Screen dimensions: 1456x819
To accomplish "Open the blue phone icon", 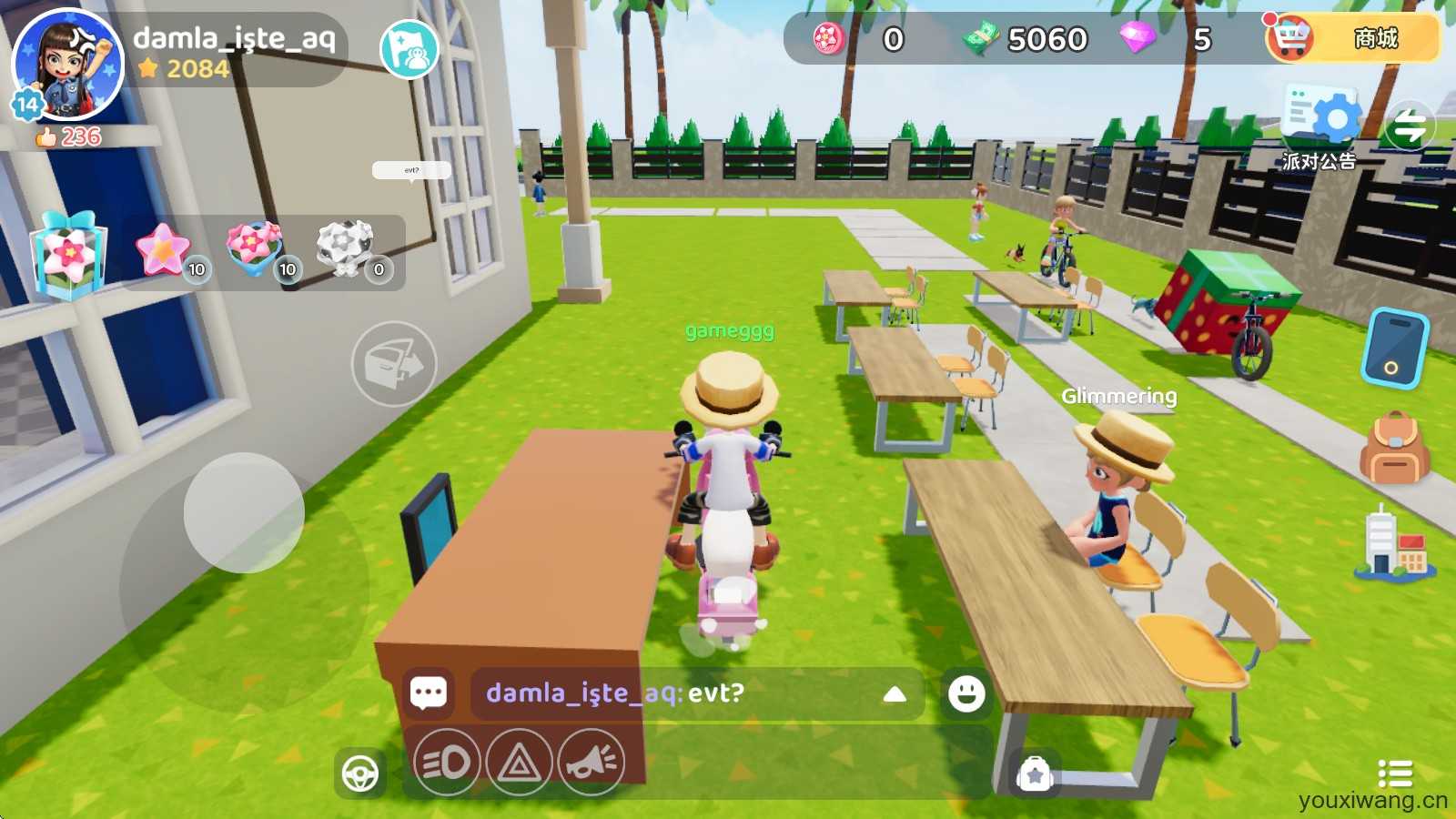I will pyautogui.click(x=1394, y=349).
